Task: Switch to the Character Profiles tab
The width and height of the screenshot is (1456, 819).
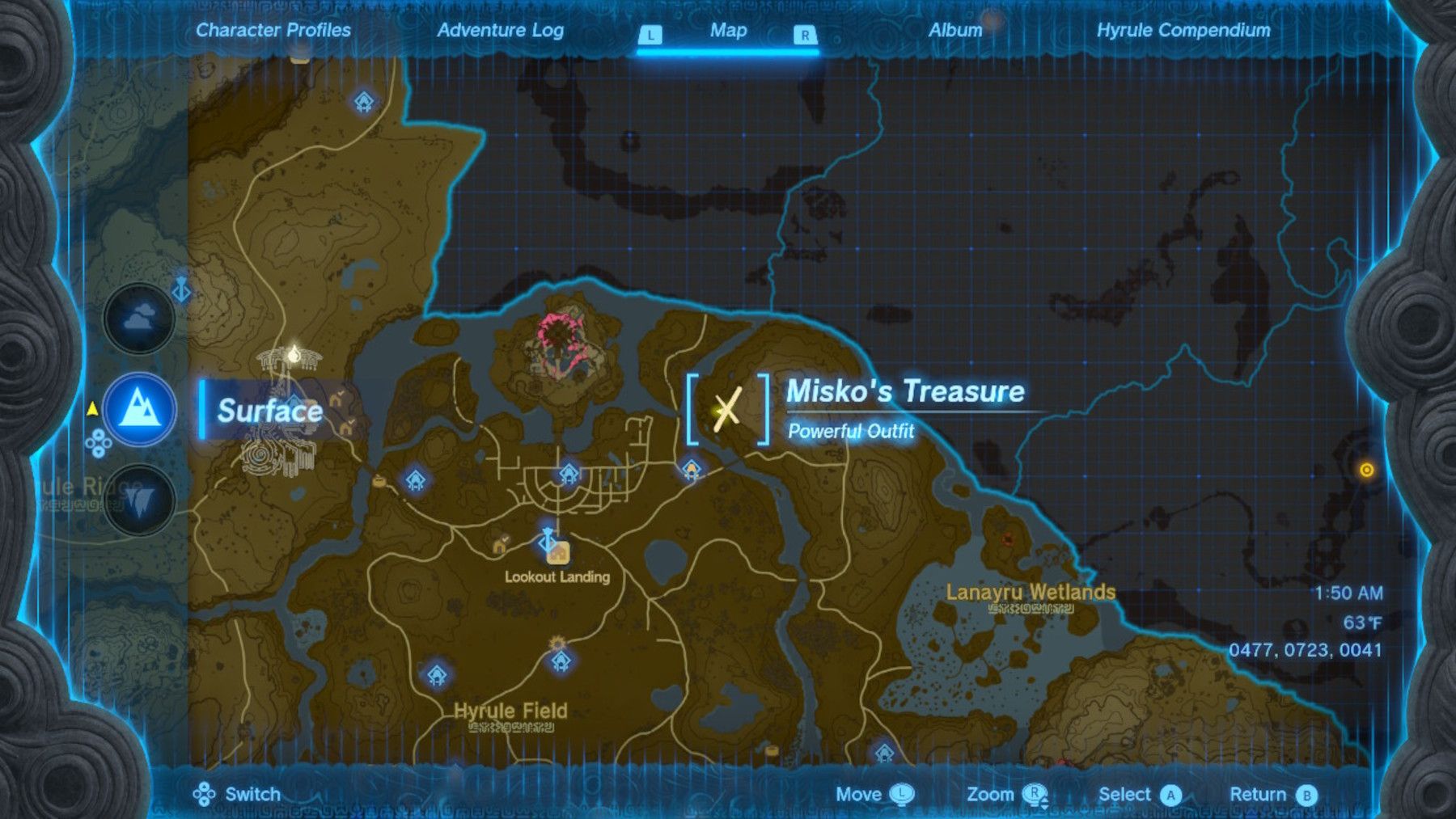Action: pyautogui.click(x=273, y=32)
